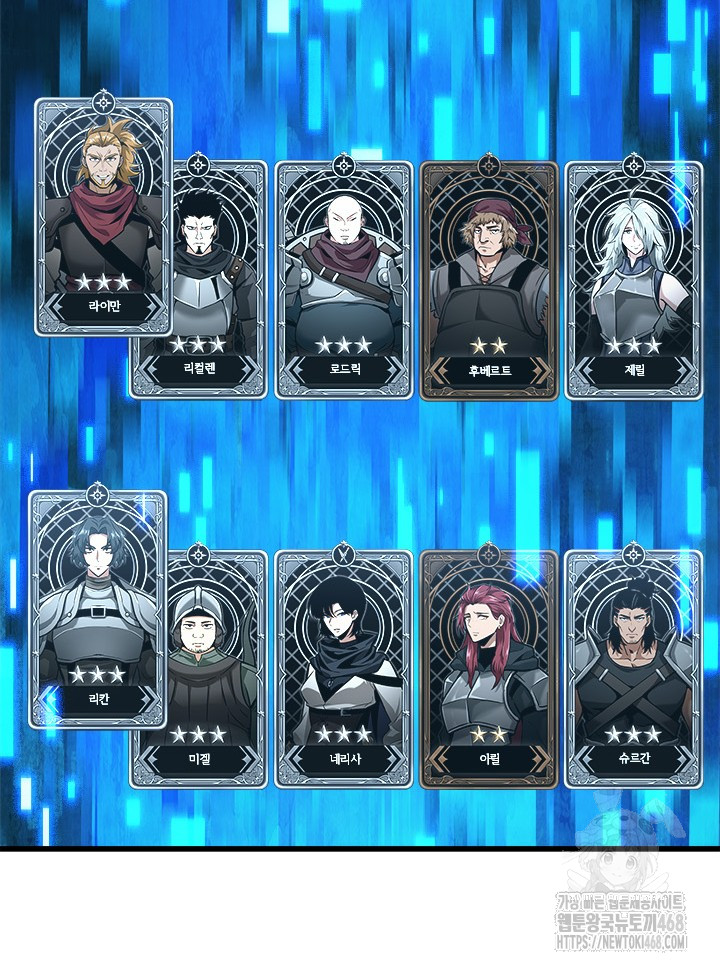Image resolution: width=720 pixels, height=970 pixels.
Task: Select the 리칸 knight card
Action: click(x=97, y=610)
